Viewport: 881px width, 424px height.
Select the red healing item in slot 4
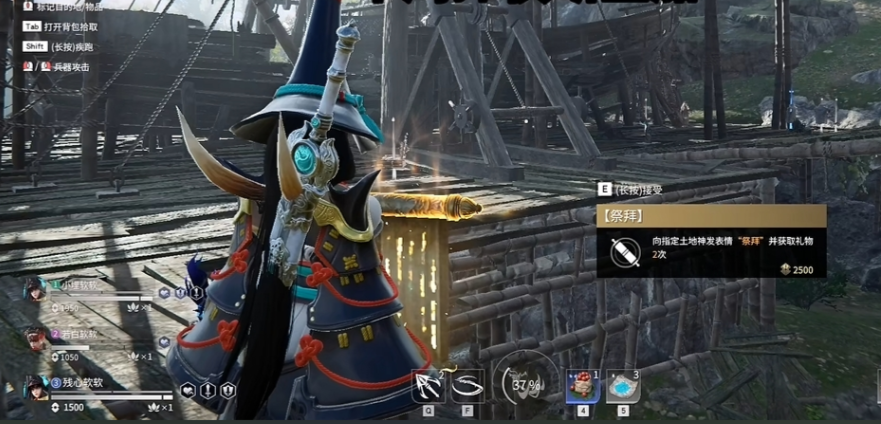click(x=581, y=385)
